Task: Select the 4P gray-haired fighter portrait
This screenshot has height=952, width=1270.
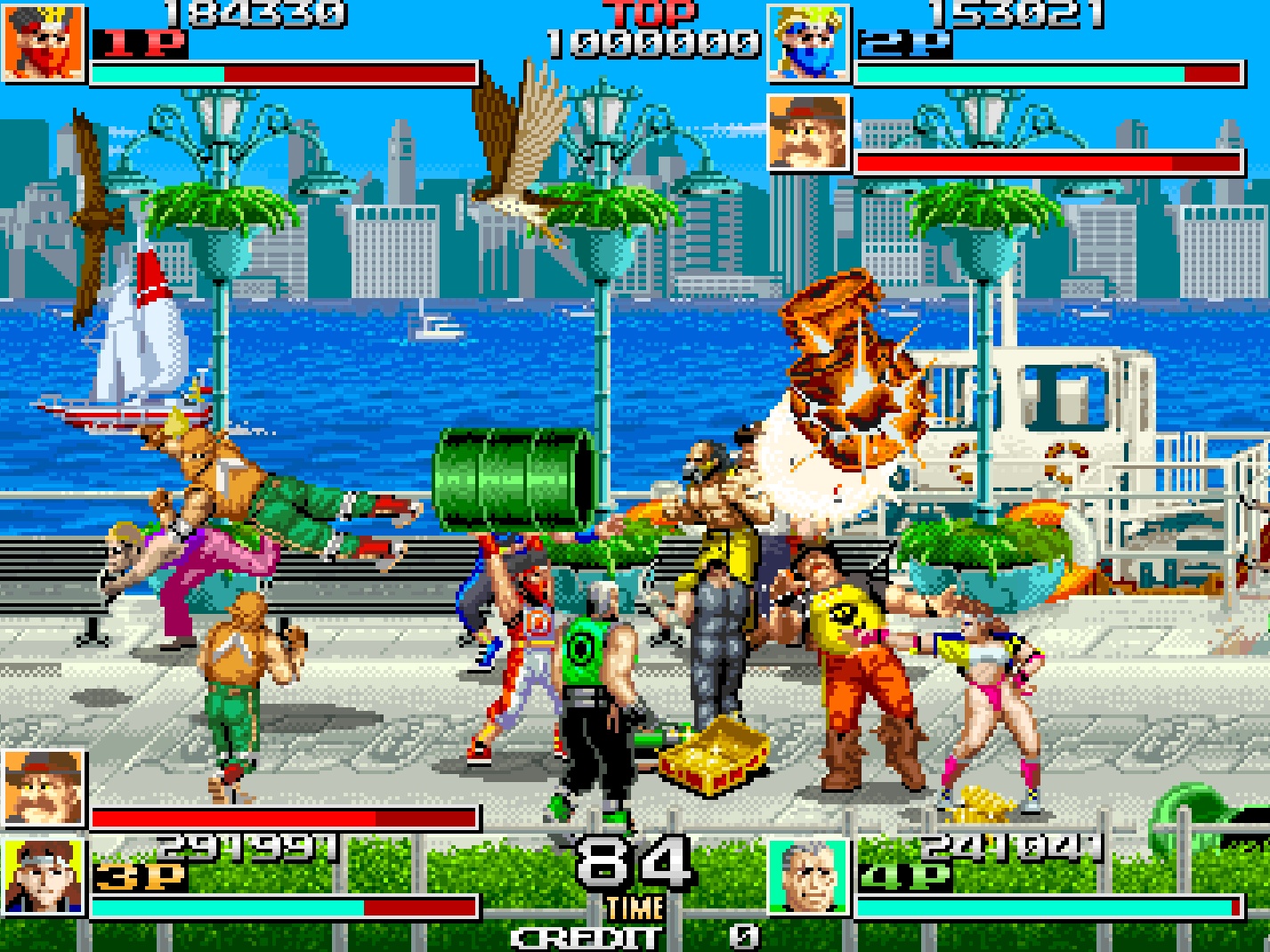Action: pyautogui.click(x=808, y=876)
